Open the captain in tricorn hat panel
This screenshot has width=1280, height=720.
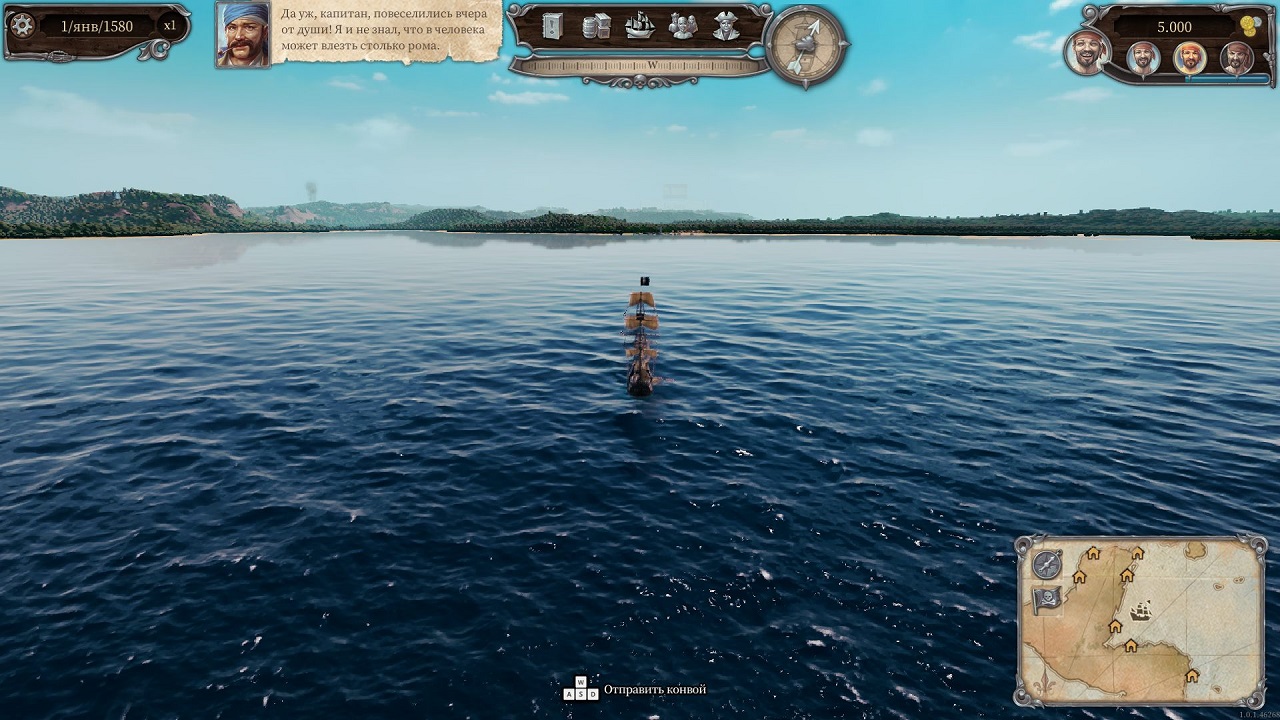[726, 26]
